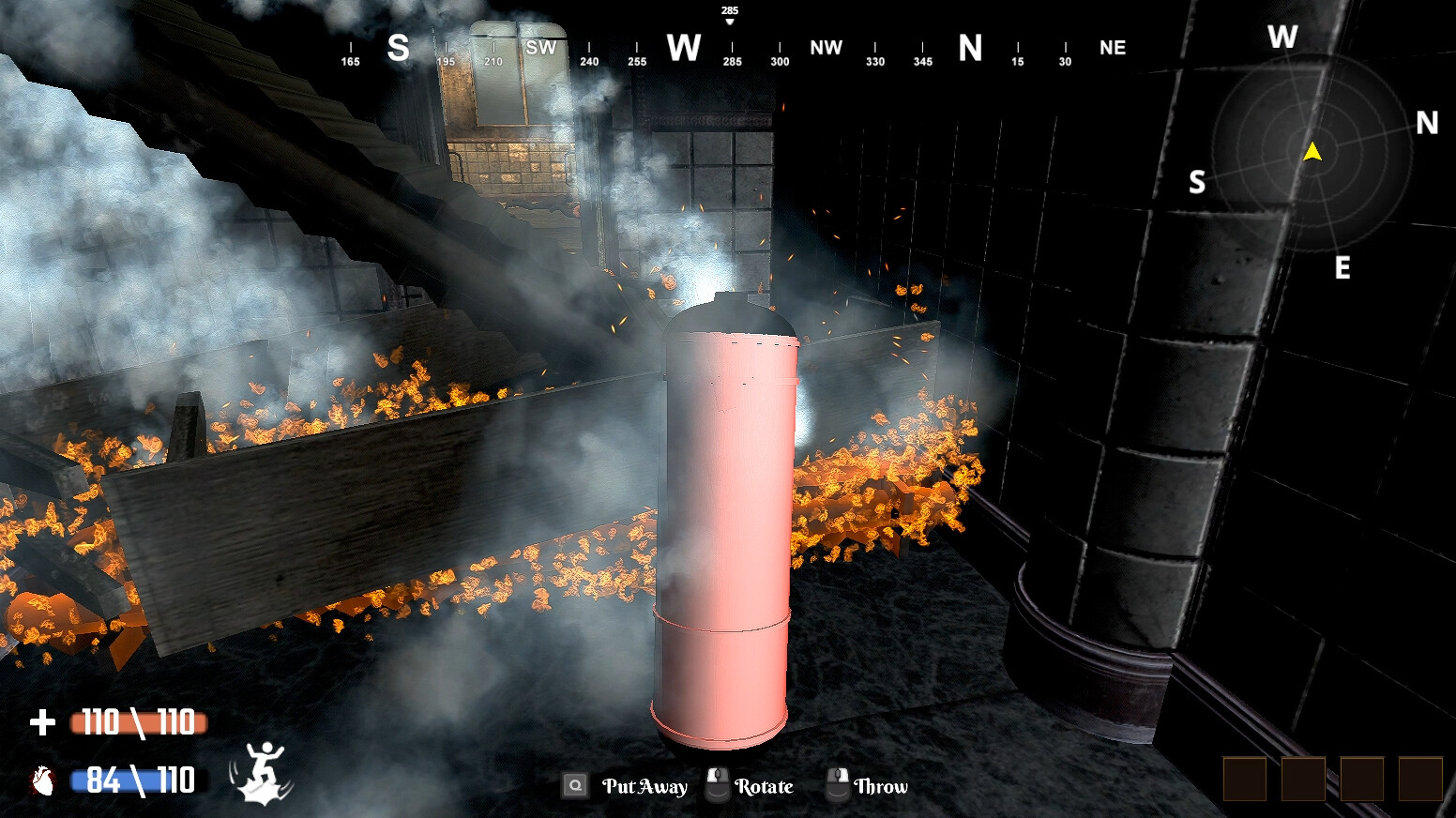Trigger the Throw action label
The image size is (1456, 818).
[880, 787]
